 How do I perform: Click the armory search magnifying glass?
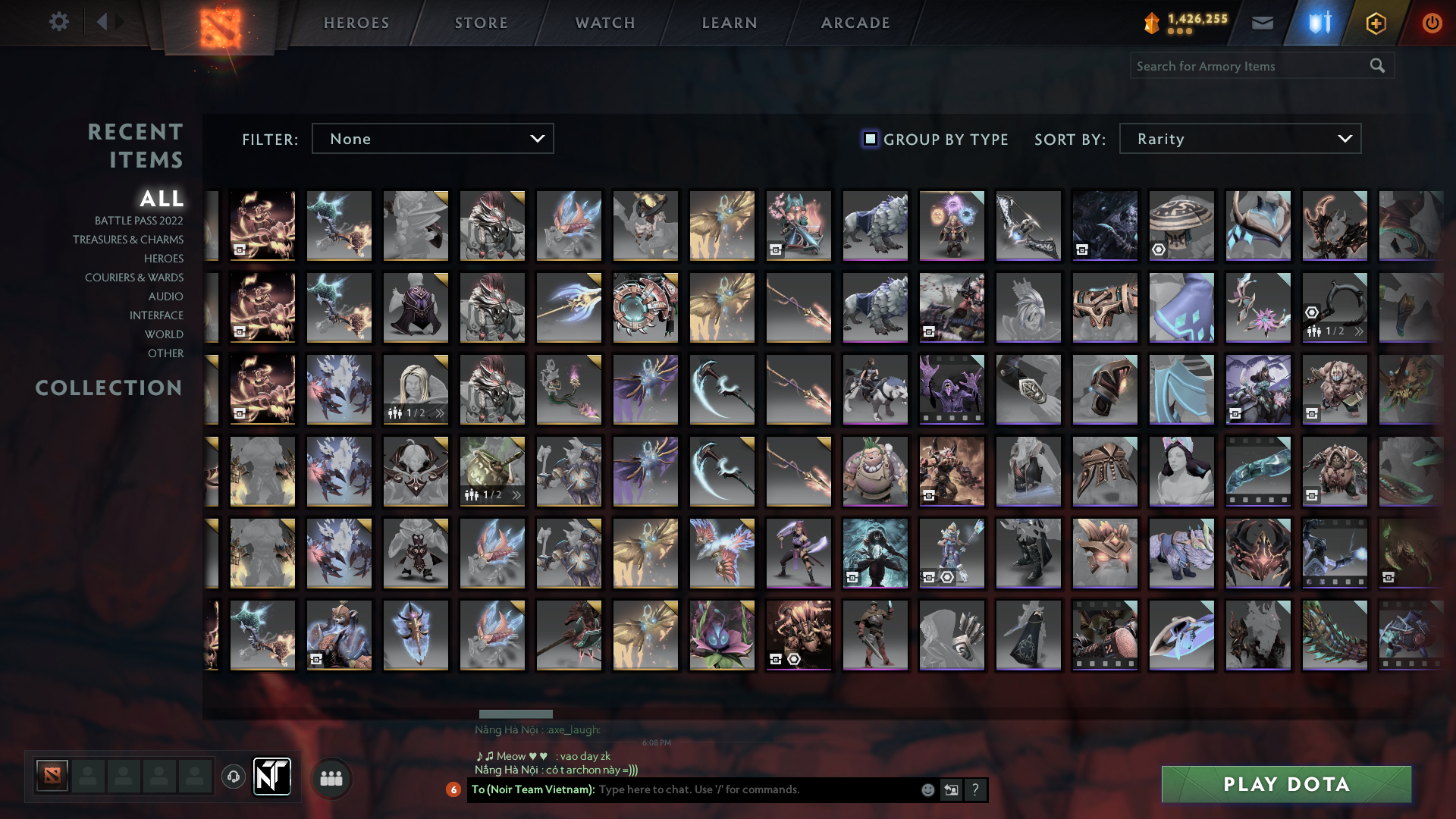(x=1378, y=65)
